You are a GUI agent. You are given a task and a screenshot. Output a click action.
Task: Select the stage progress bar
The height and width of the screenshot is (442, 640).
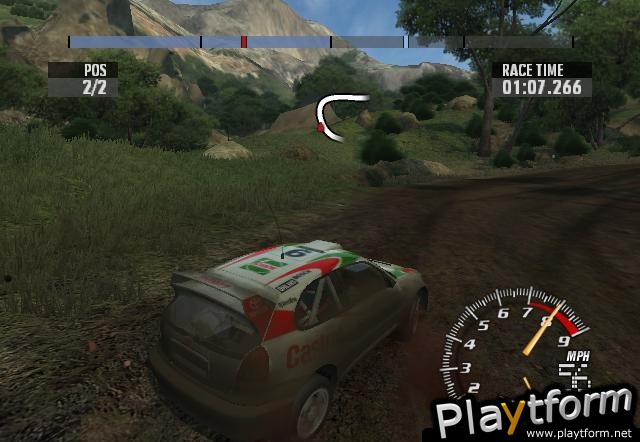(320, 42)
